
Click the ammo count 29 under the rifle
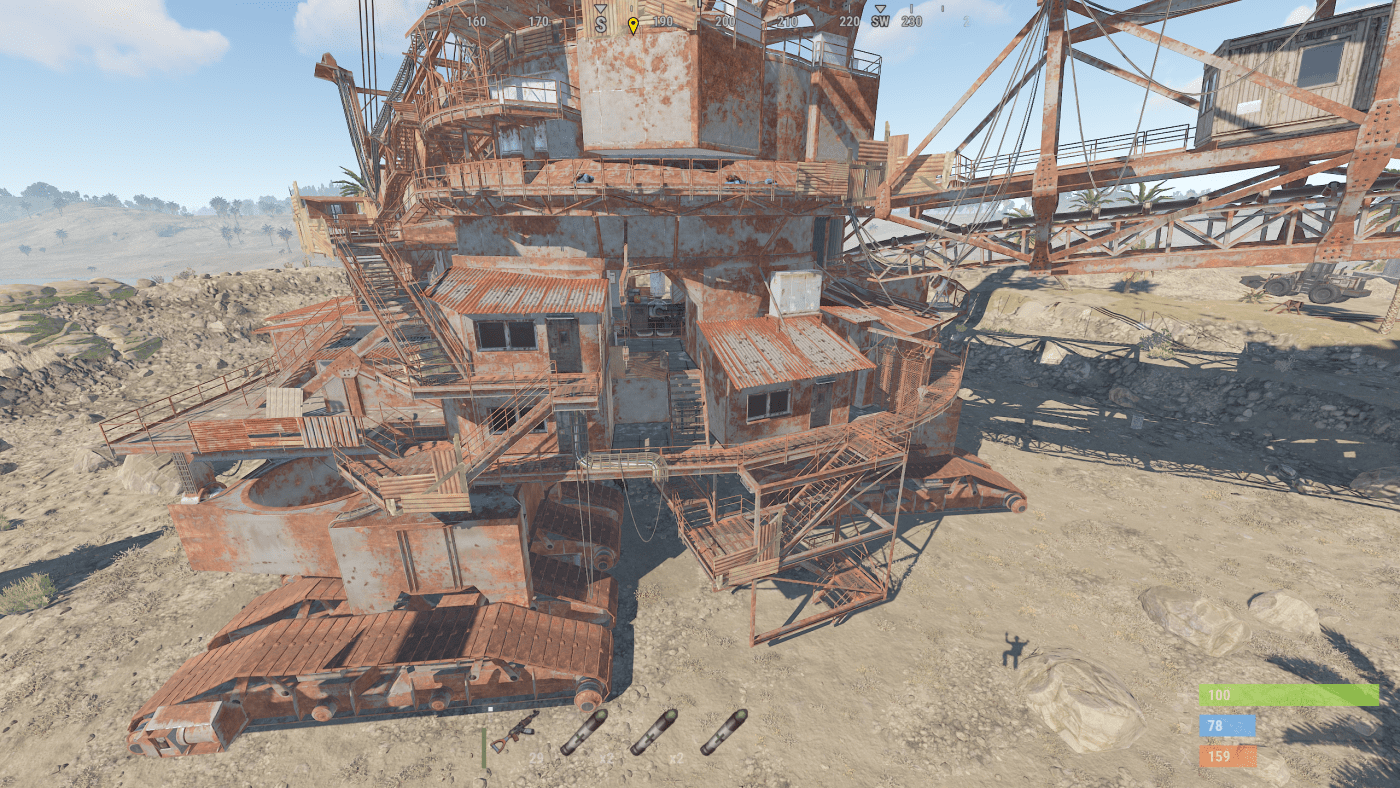(x=536, y=757)
